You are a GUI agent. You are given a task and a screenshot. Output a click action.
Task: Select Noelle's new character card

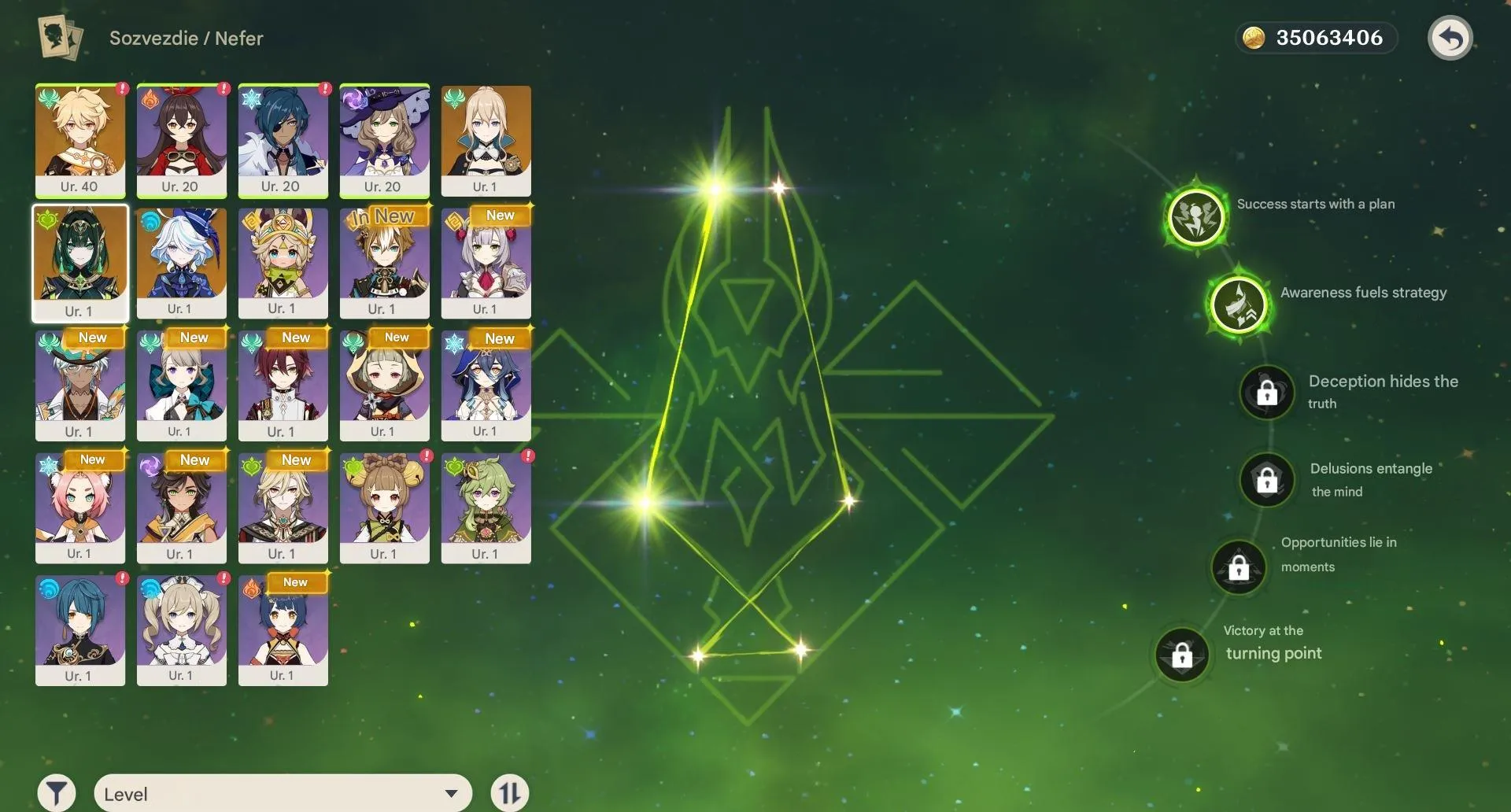486,263
